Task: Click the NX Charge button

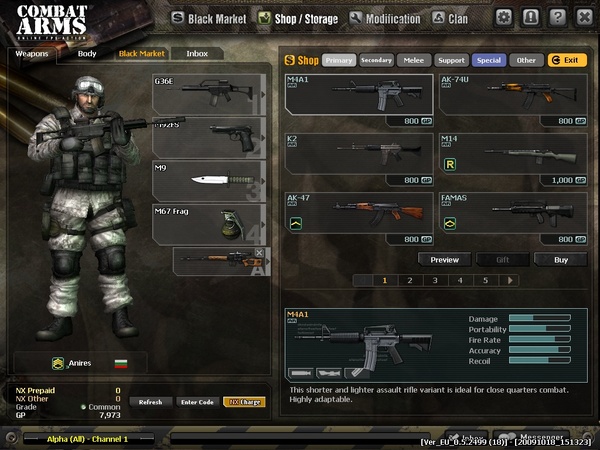Action: tap(244, 402)
